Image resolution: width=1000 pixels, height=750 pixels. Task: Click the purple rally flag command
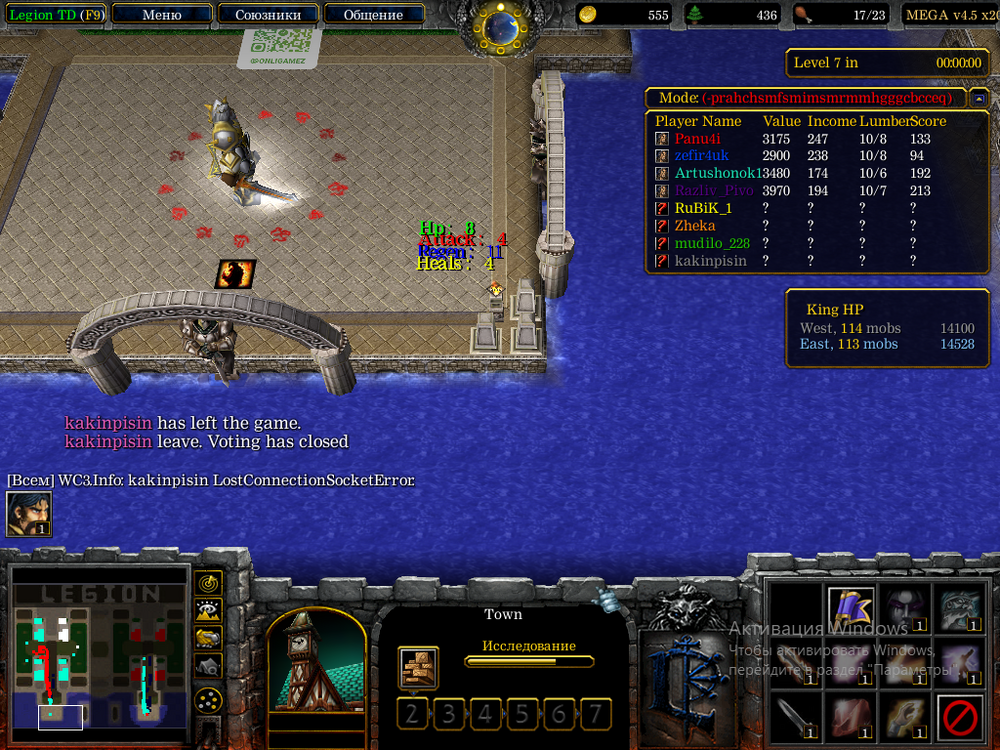(851, 607)
